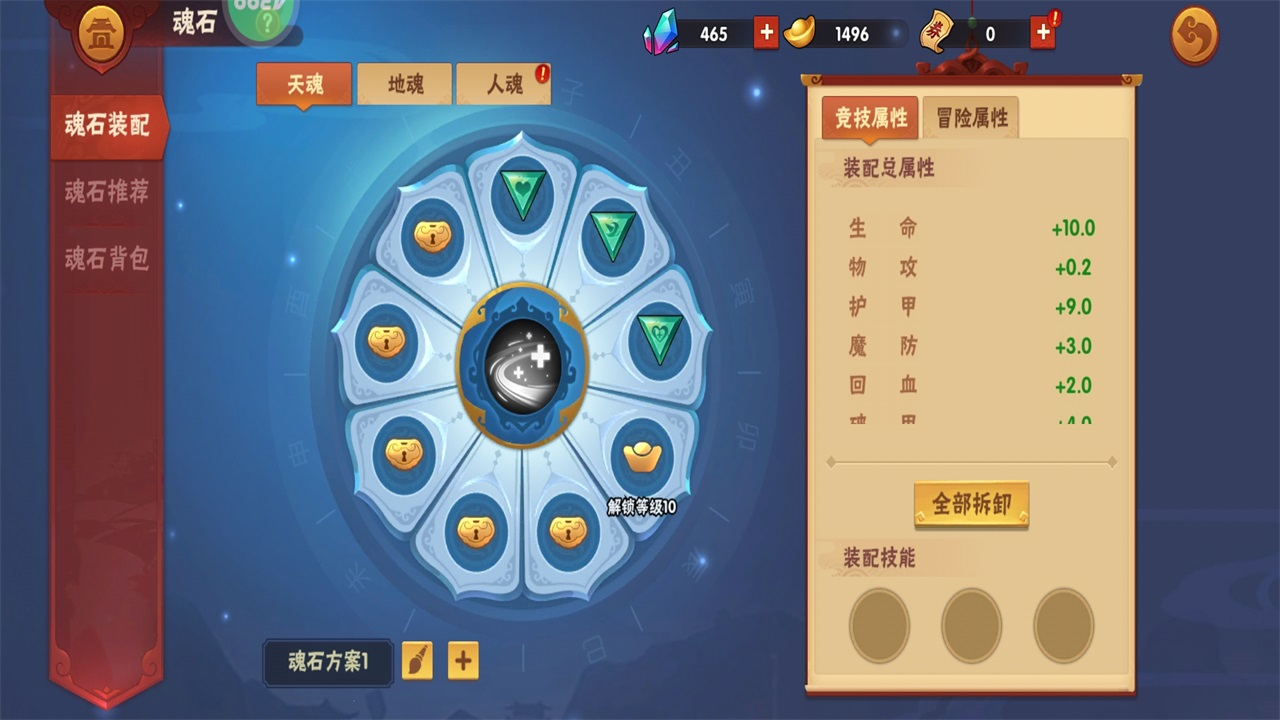Select the 地魂 tab
Viewport: 1280px width, 720px height.
point(404,84)
